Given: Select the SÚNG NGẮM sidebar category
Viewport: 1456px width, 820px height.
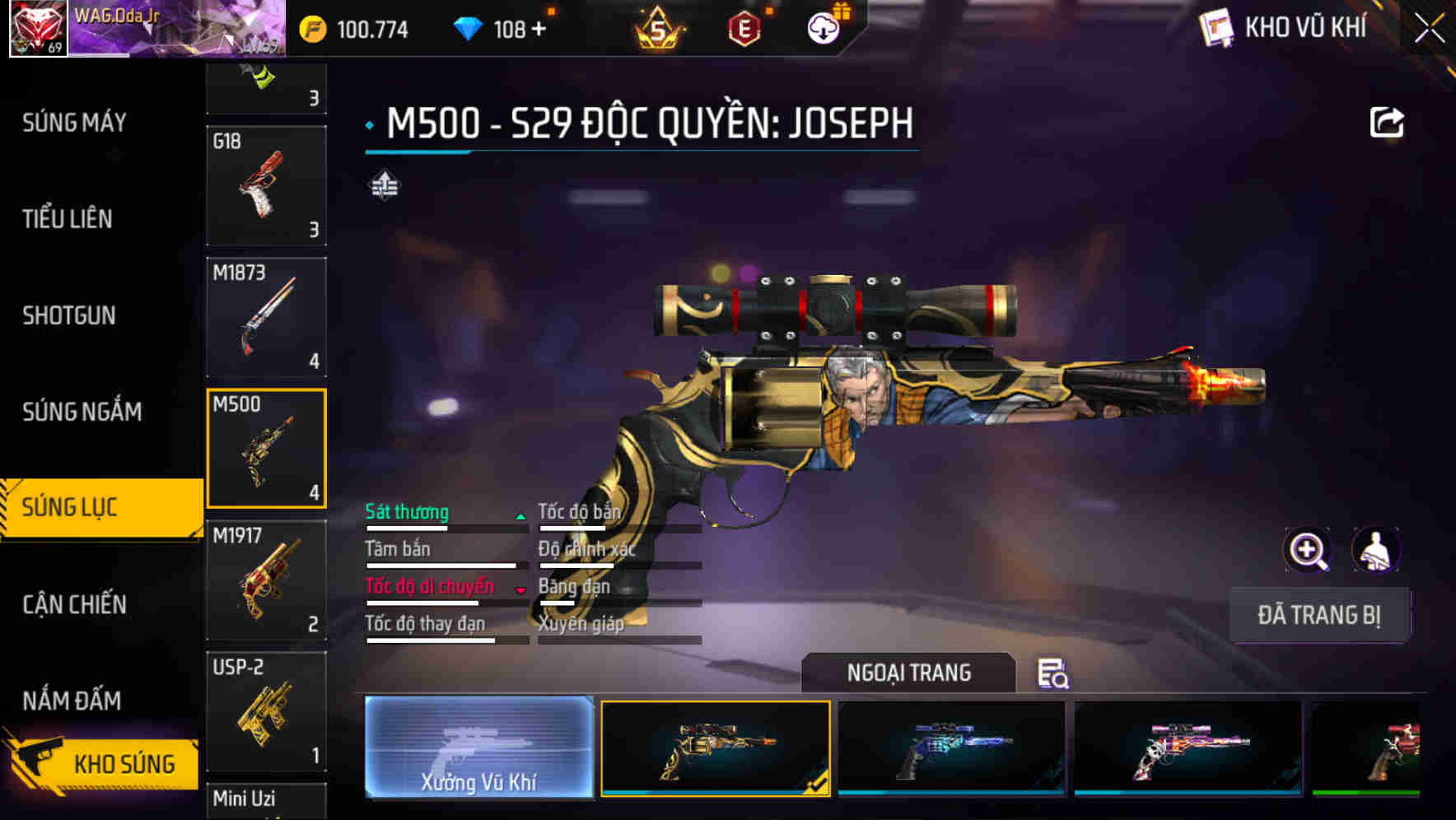Looking at the screenshot, I should click(x=83, y=412).
